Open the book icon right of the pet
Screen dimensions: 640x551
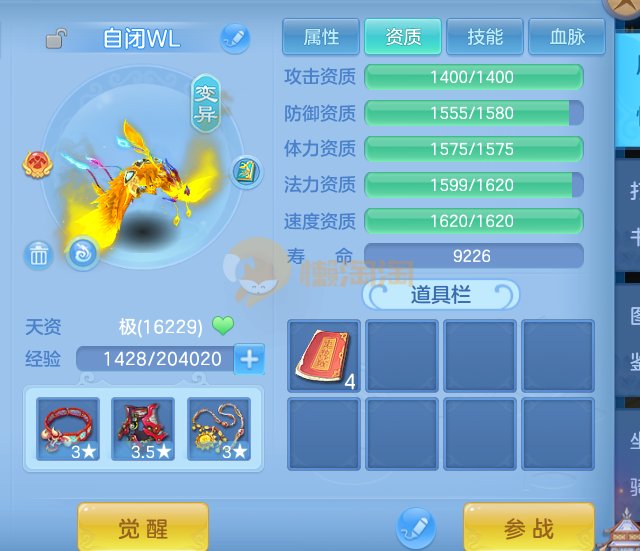[246, 172]
